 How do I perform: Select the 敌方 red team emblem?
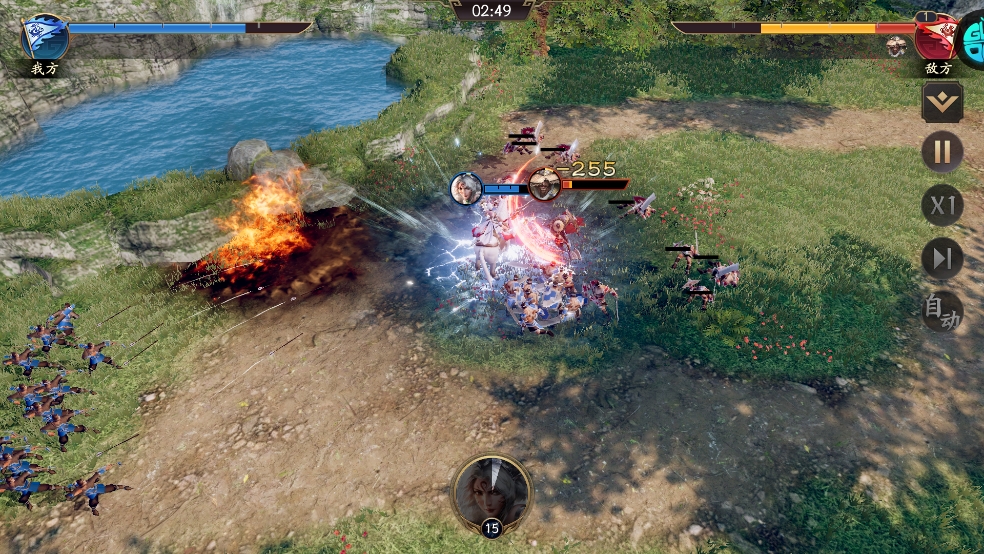tap(935, 37)
